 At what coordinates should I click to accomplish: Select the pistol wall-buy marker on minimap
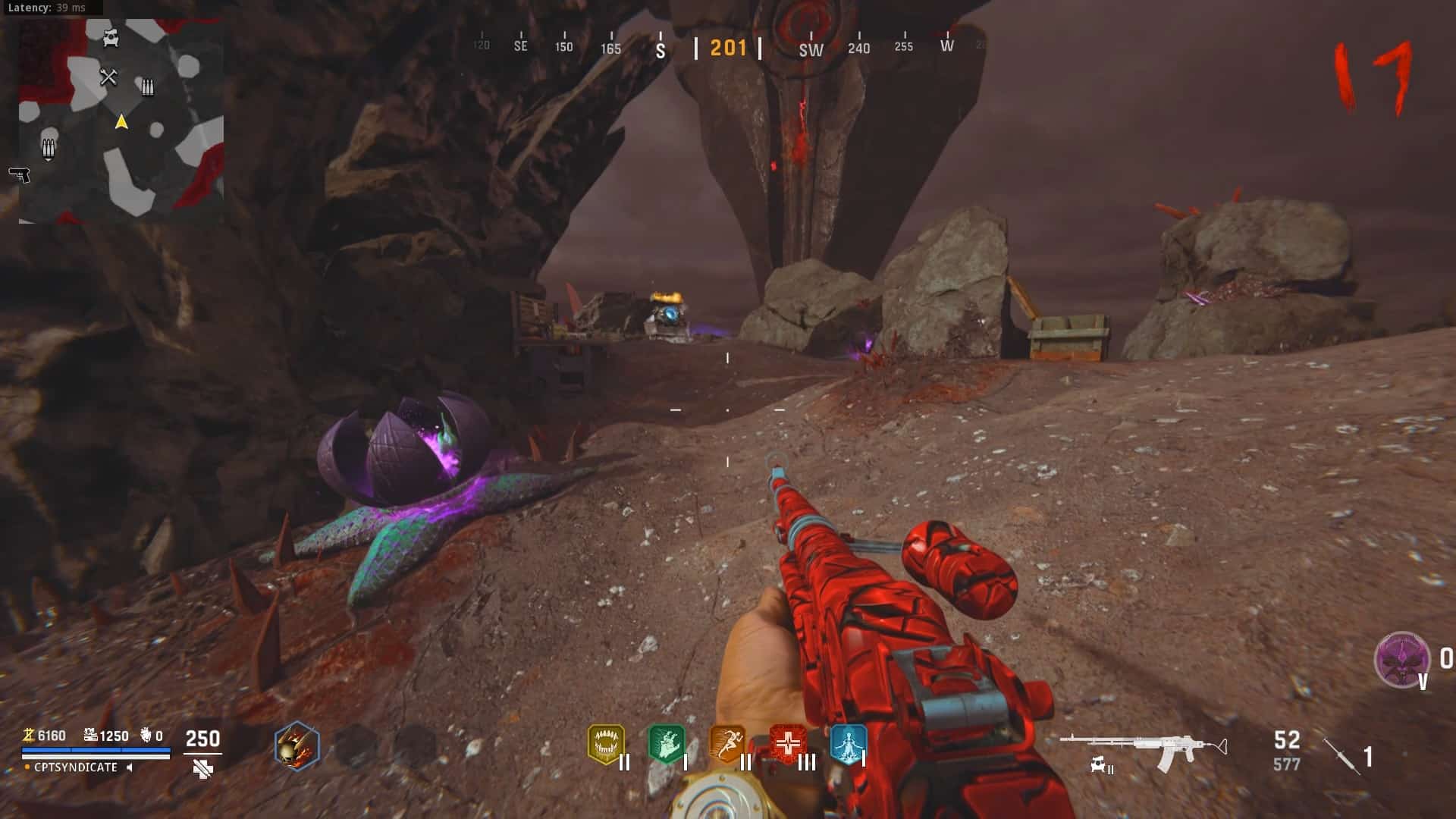pos(19,175)
